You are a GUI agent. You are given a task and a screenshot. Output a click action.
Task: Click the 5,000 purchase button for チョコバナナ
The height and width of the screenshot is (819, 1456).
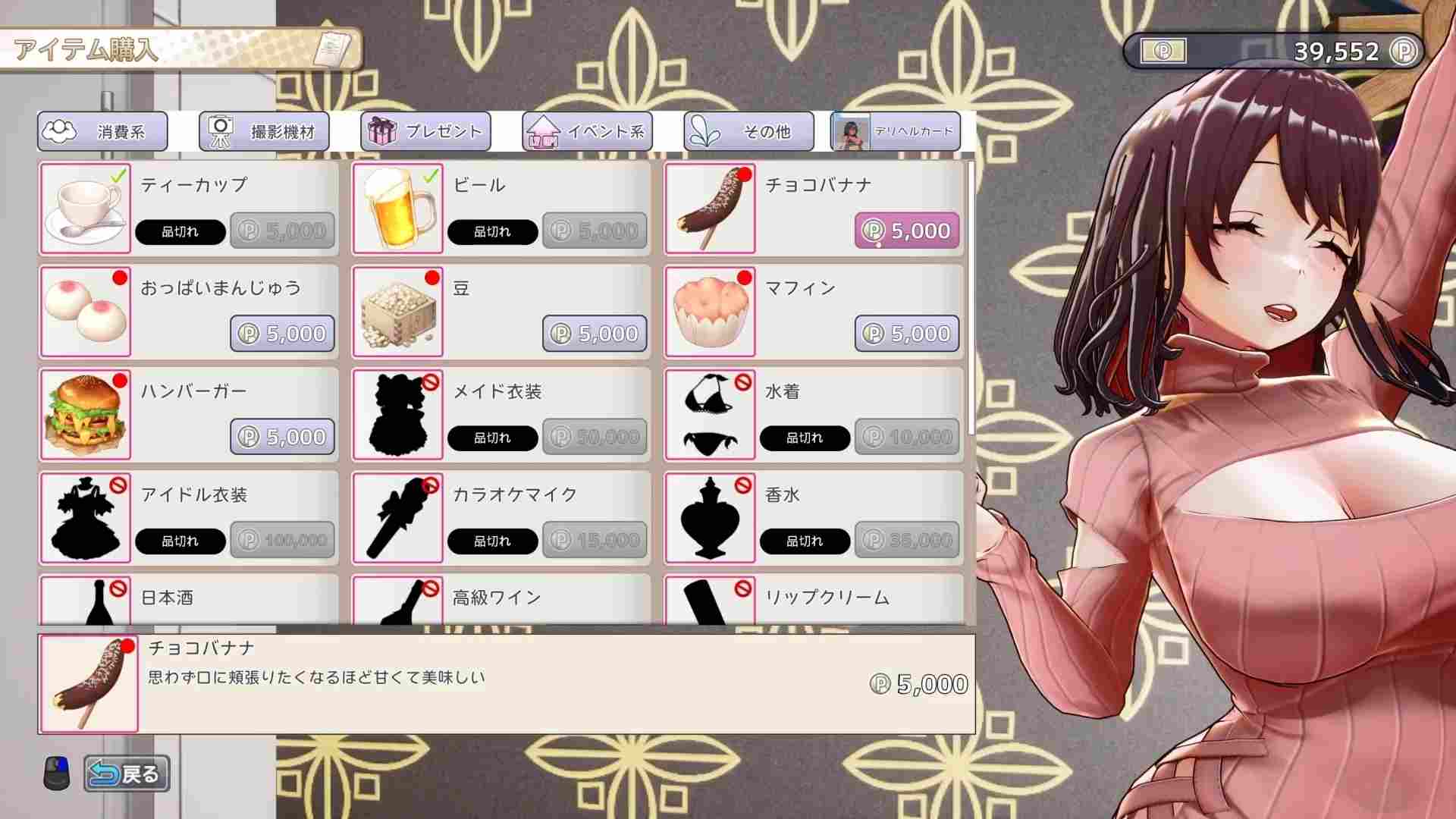click(907, 231)
